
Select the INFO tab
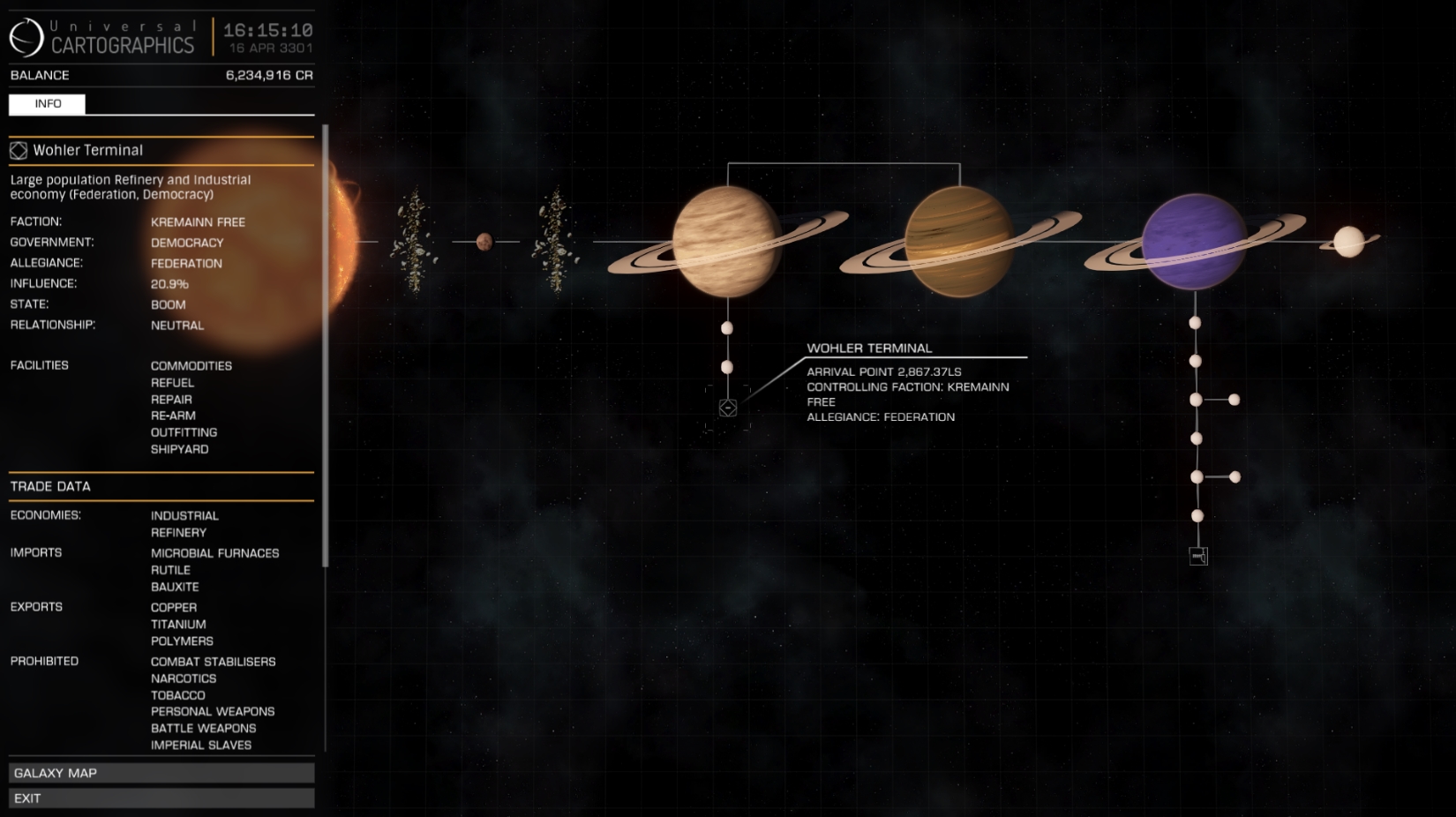click(x=48, y=104)
